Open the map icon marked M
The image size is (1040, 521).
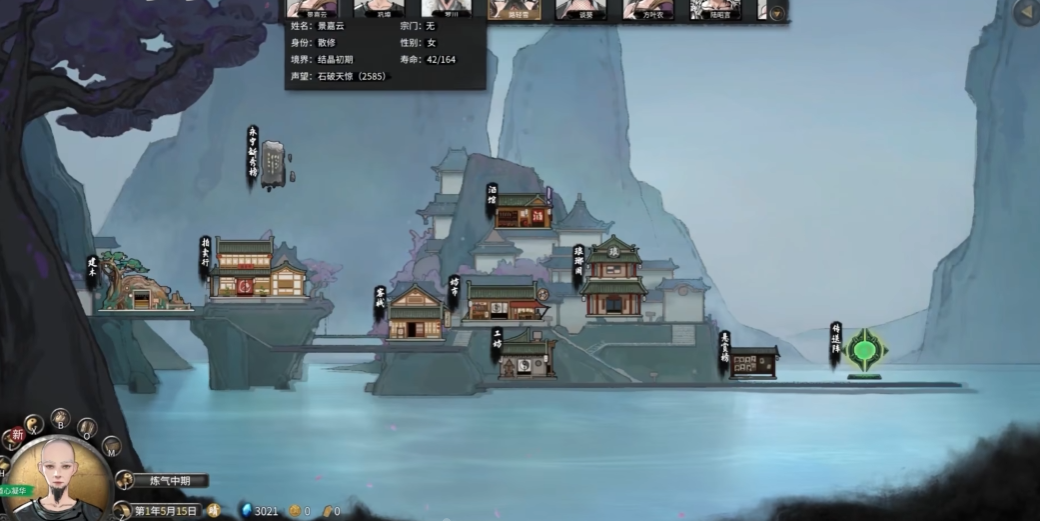111,446
